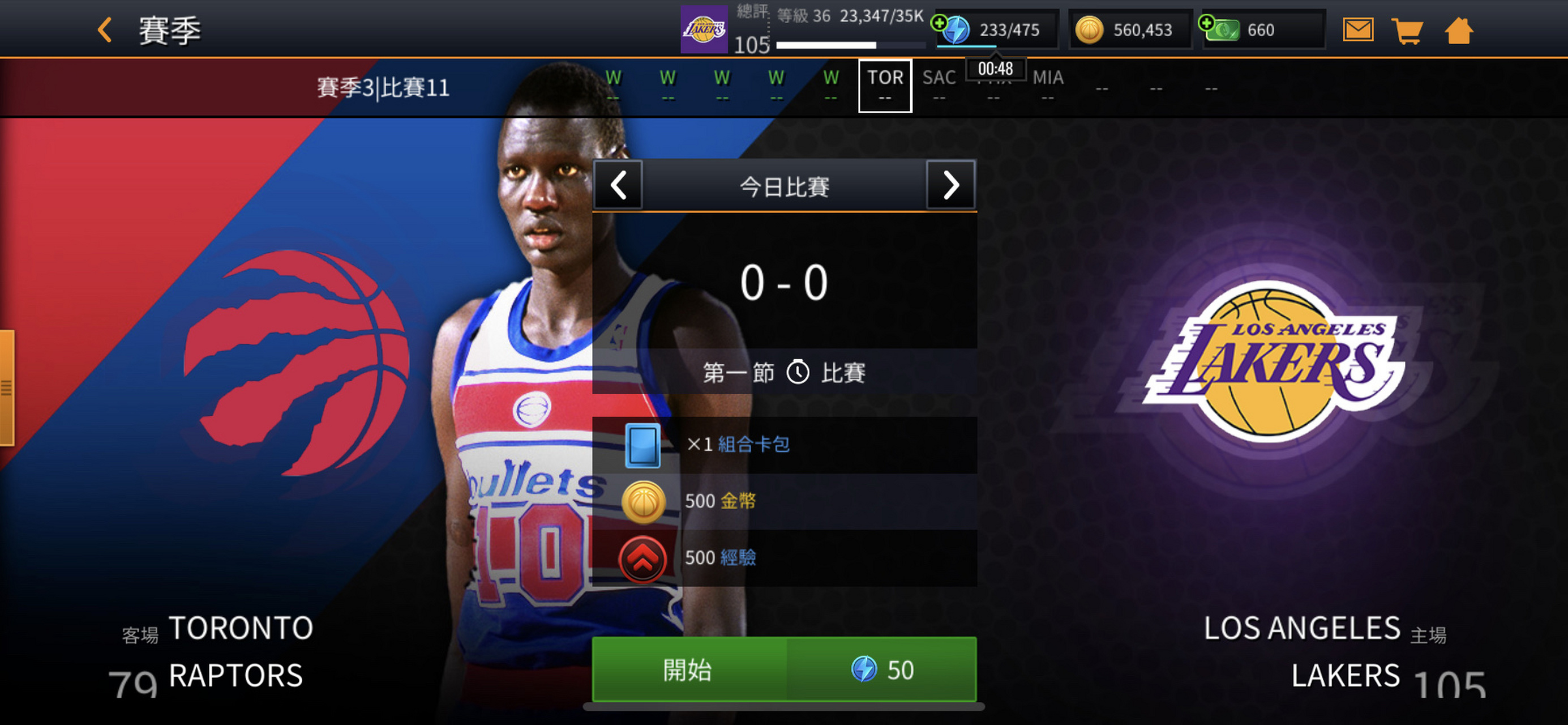The height and width of the screenshot is (725, 1568).
Task: Open the mail inbox icon
Action: click(x=1358, y=29)
